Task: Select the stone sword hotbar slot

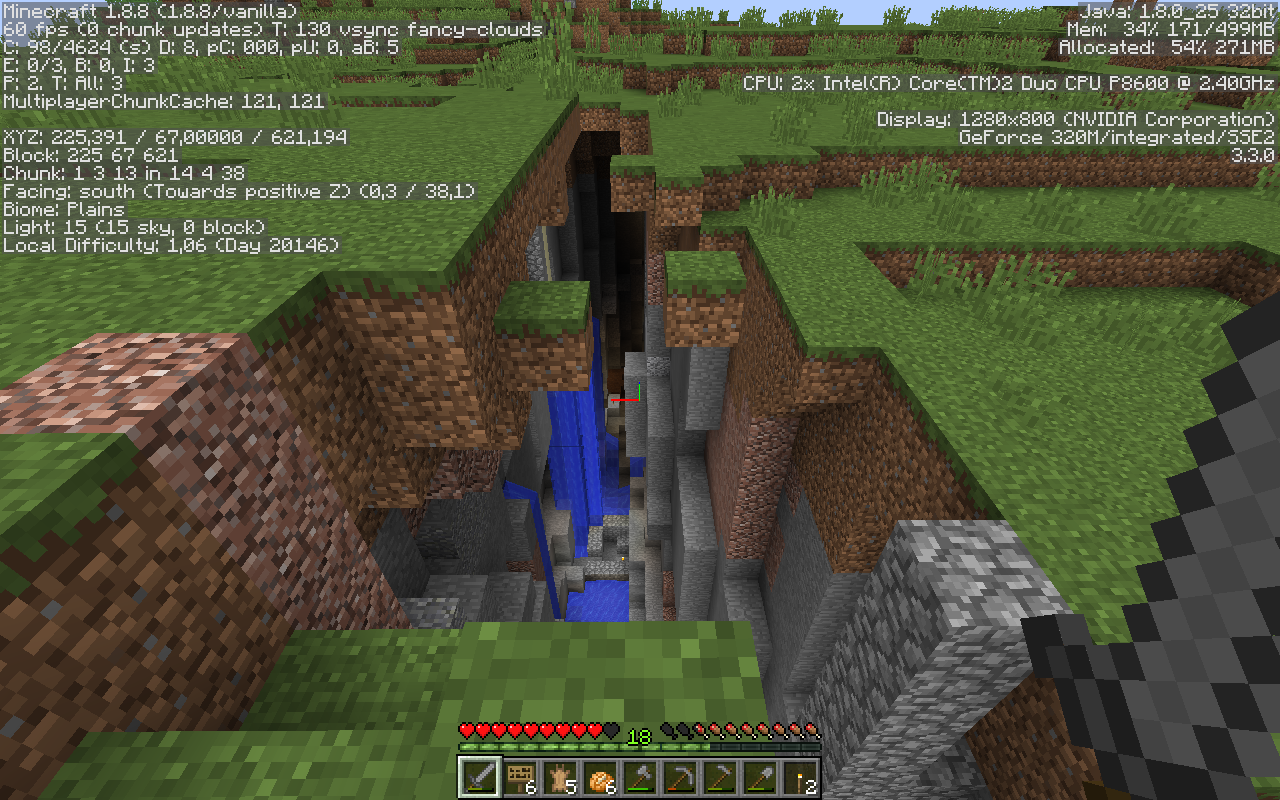Action: [479, 776]
